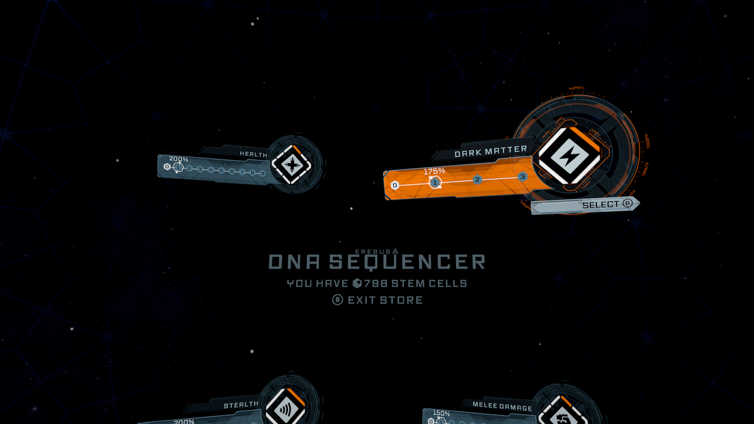Select the Dark Matter upgrade
754x424 pixels.
[x=600, y=205]
